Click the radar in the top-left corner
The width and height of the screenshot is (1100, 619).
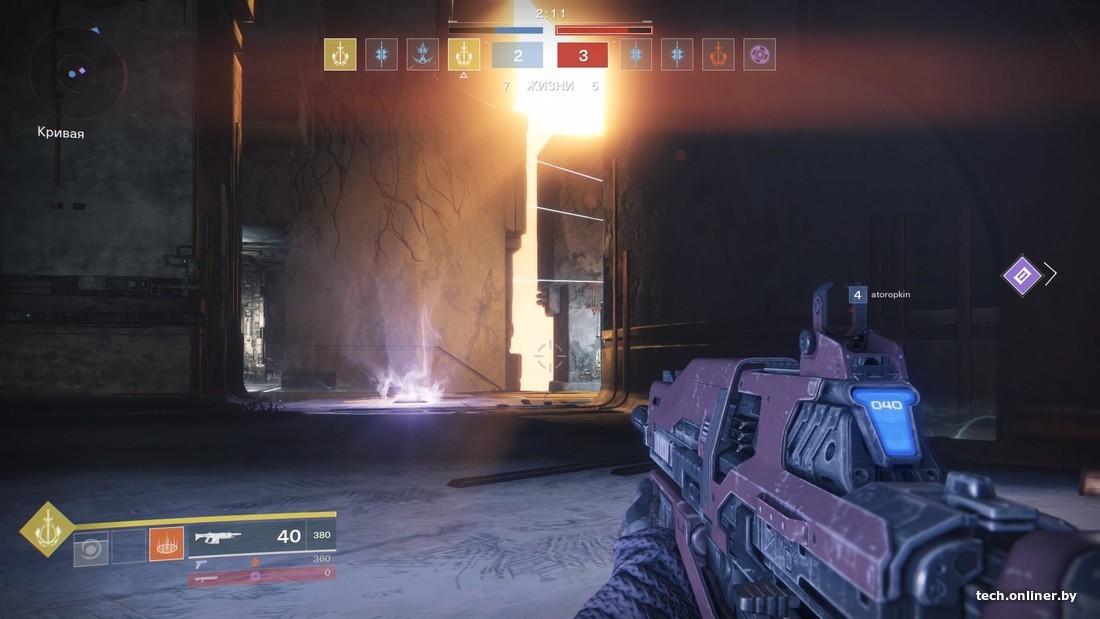pos(76,72)
